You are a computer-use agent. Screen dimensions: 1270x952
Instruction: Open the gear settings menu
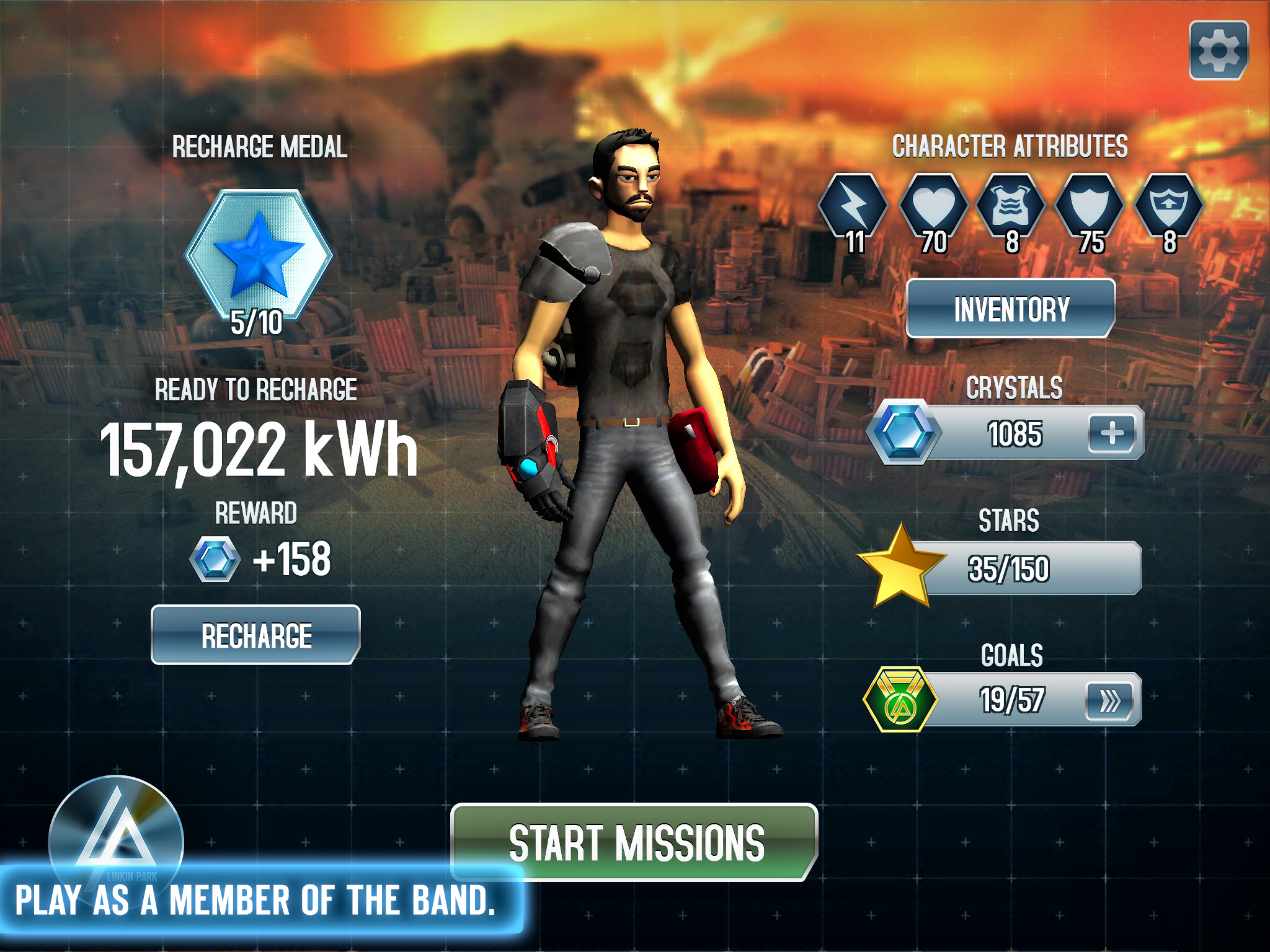click(1219, 50)
